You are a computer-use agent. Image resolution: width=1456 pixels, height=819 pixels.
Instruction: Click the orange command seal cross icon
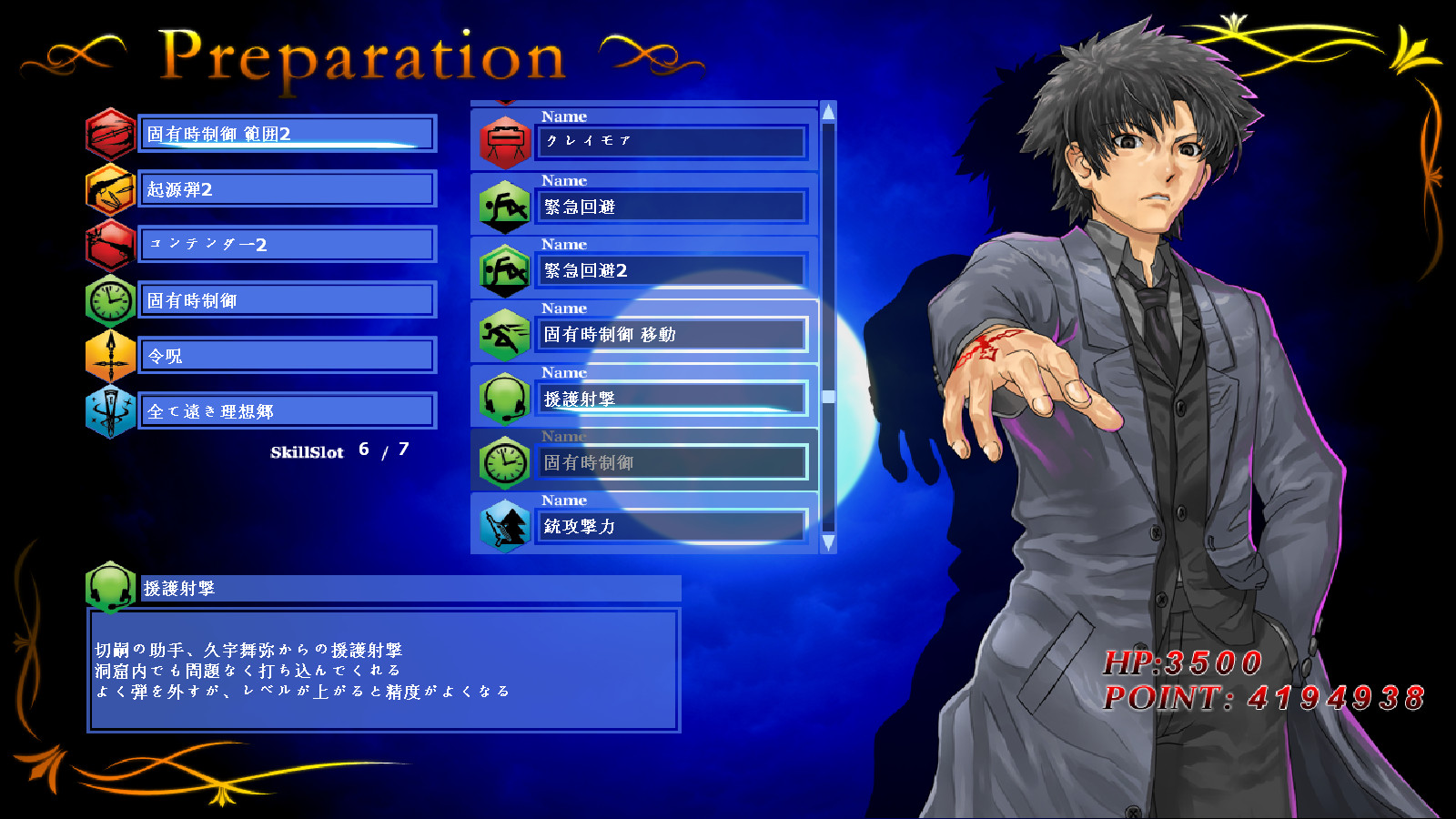click(x=111, y=356)
